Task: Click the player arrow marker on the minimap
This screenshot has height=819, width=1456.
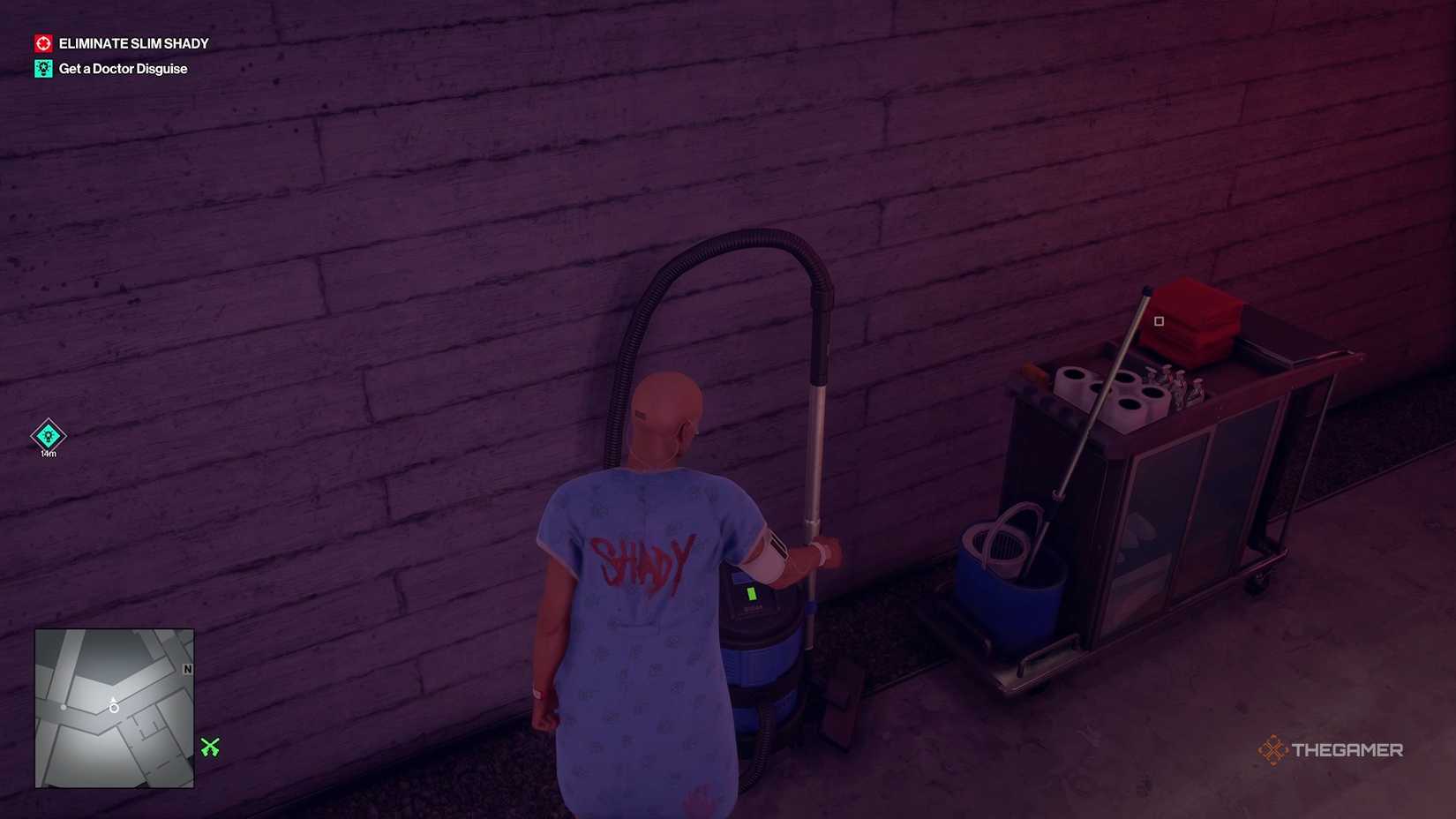Action: pyautogui.click(x=114, y=707)
